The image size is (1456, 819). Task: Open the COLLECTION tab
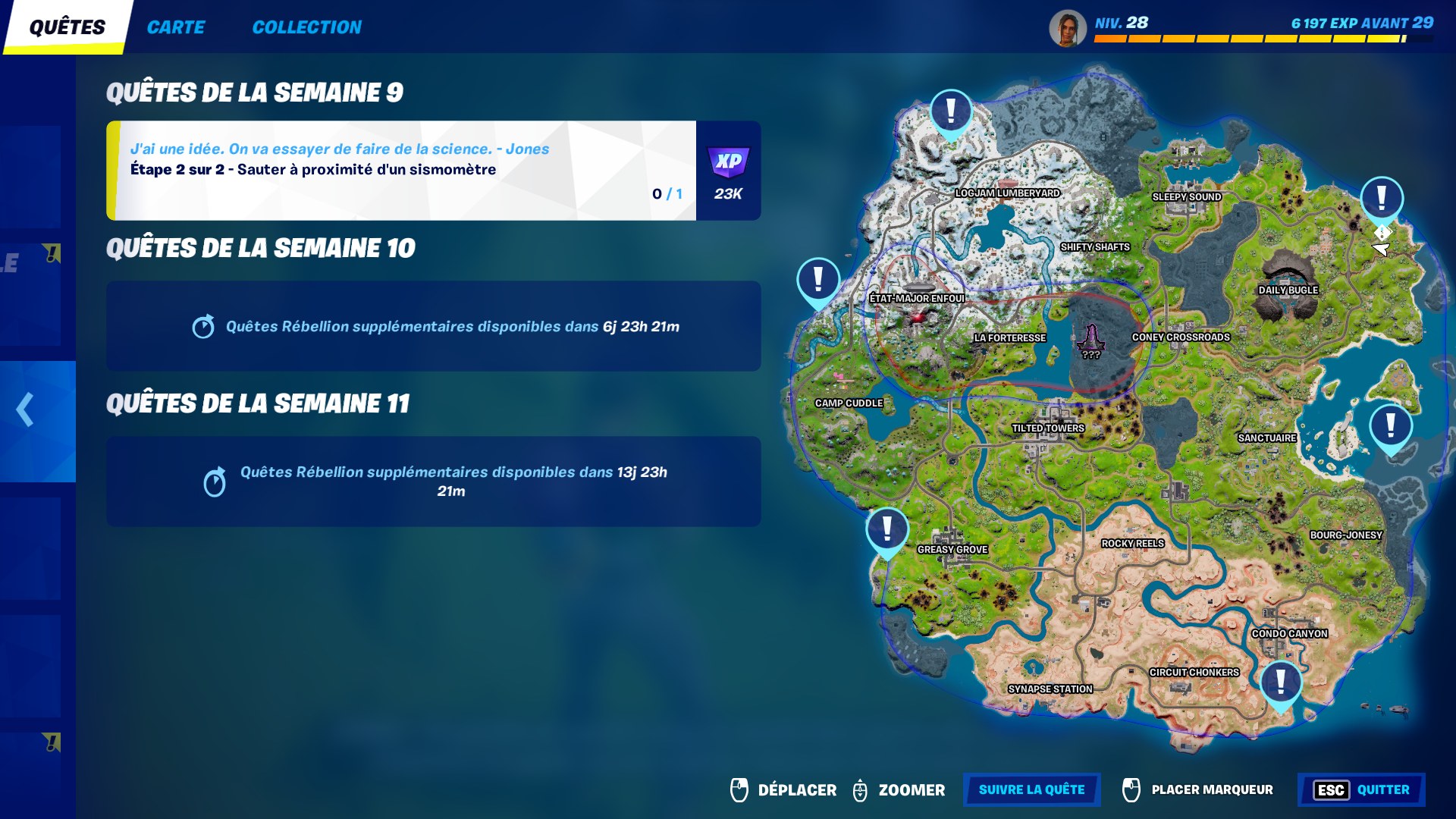[307, 27]
